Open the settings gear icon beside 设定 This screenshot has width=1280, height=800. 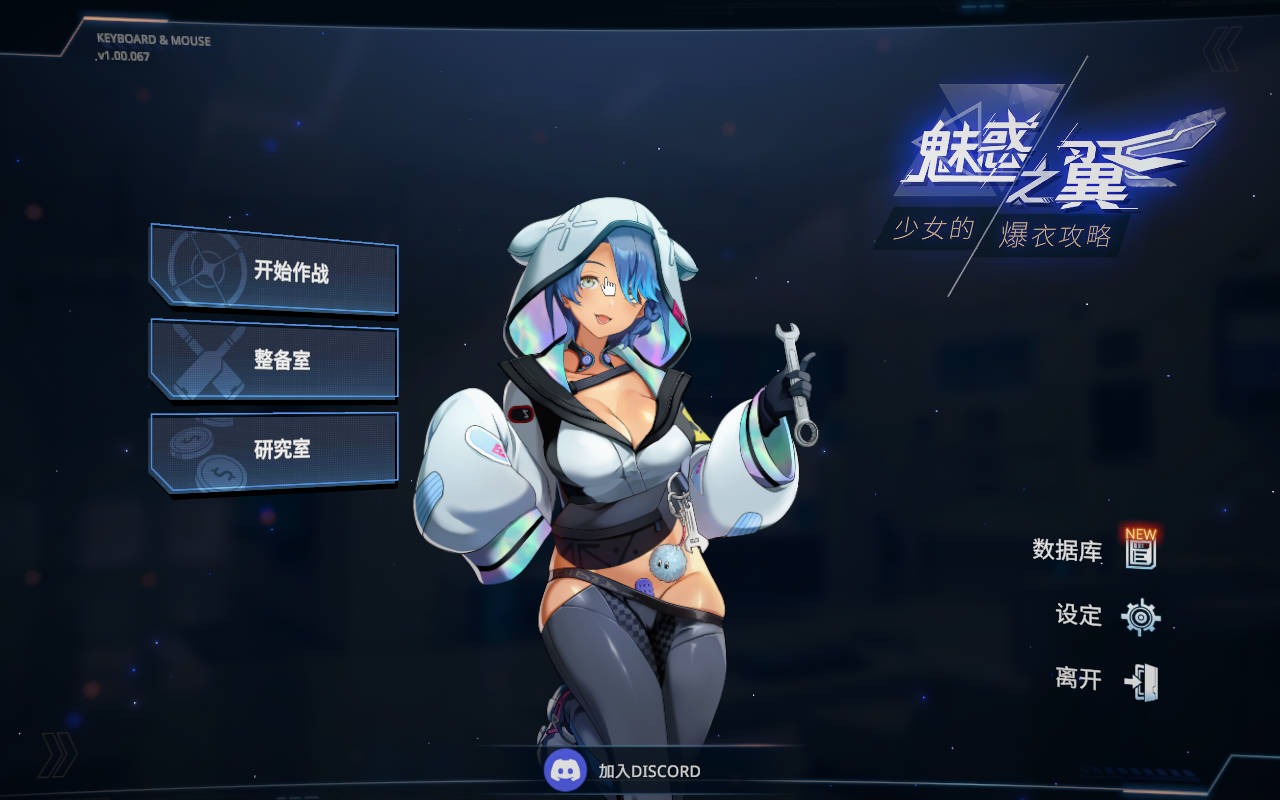[1140, 617]
